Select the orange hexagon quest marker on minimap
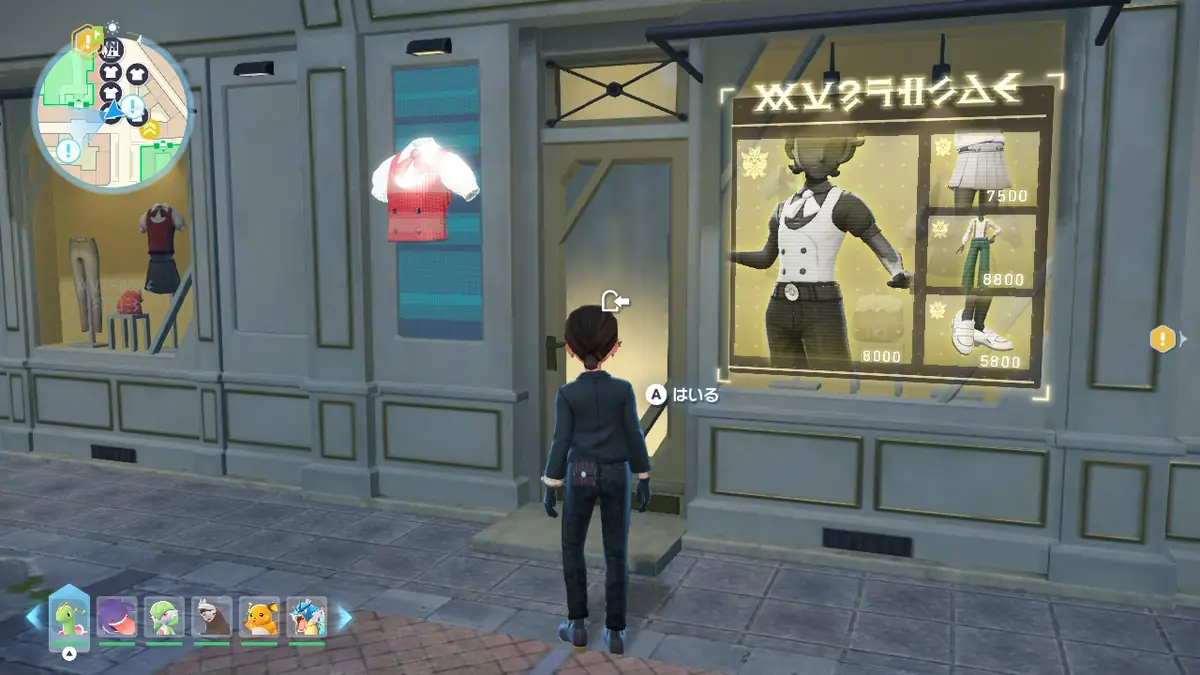The width and height of the screenshot is (1200, 675). tap(86, 40)
